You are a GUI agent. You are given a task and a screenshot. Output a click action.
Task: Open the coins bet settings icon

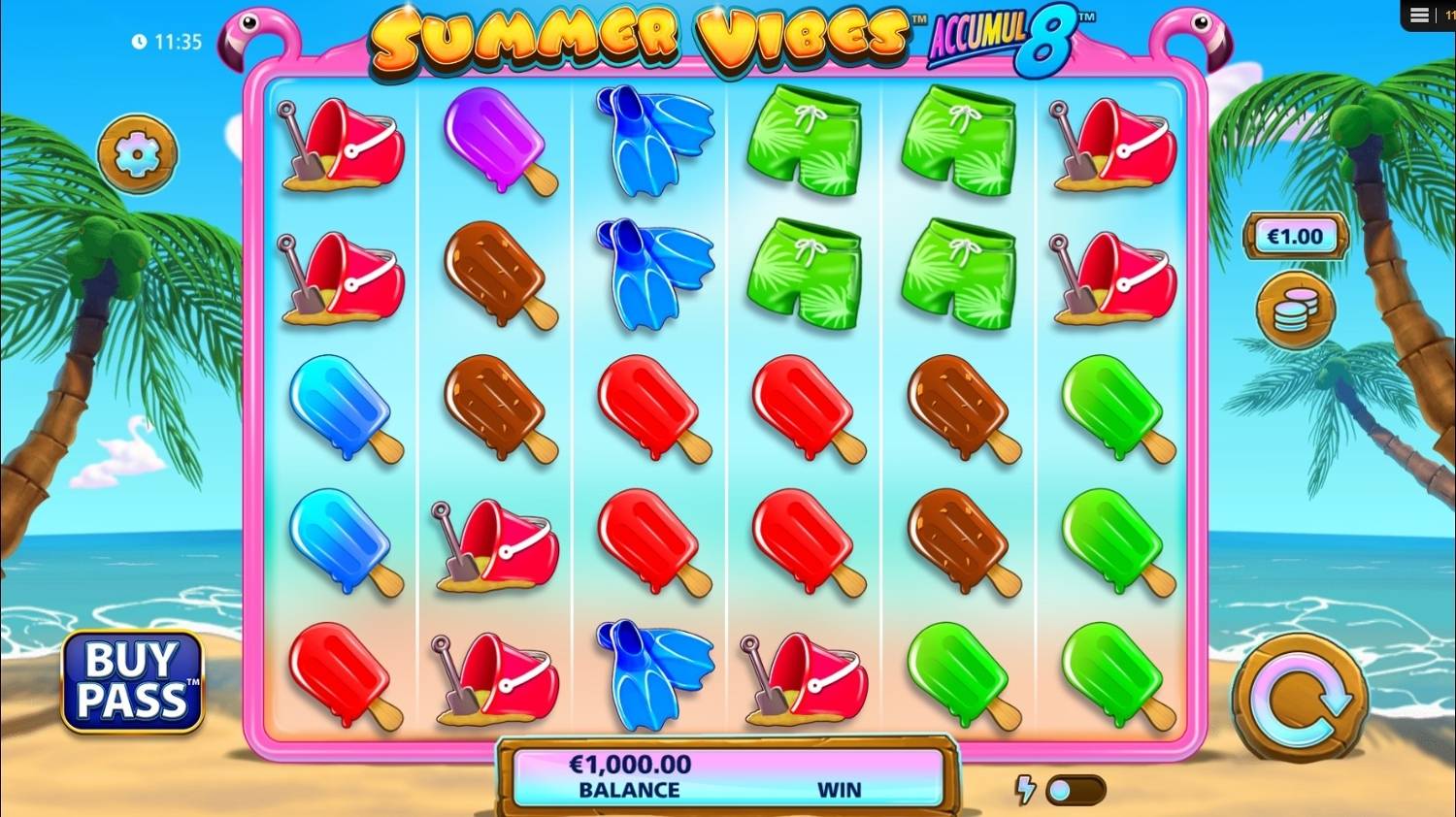pyautogui.click(x=1294, y=309)
